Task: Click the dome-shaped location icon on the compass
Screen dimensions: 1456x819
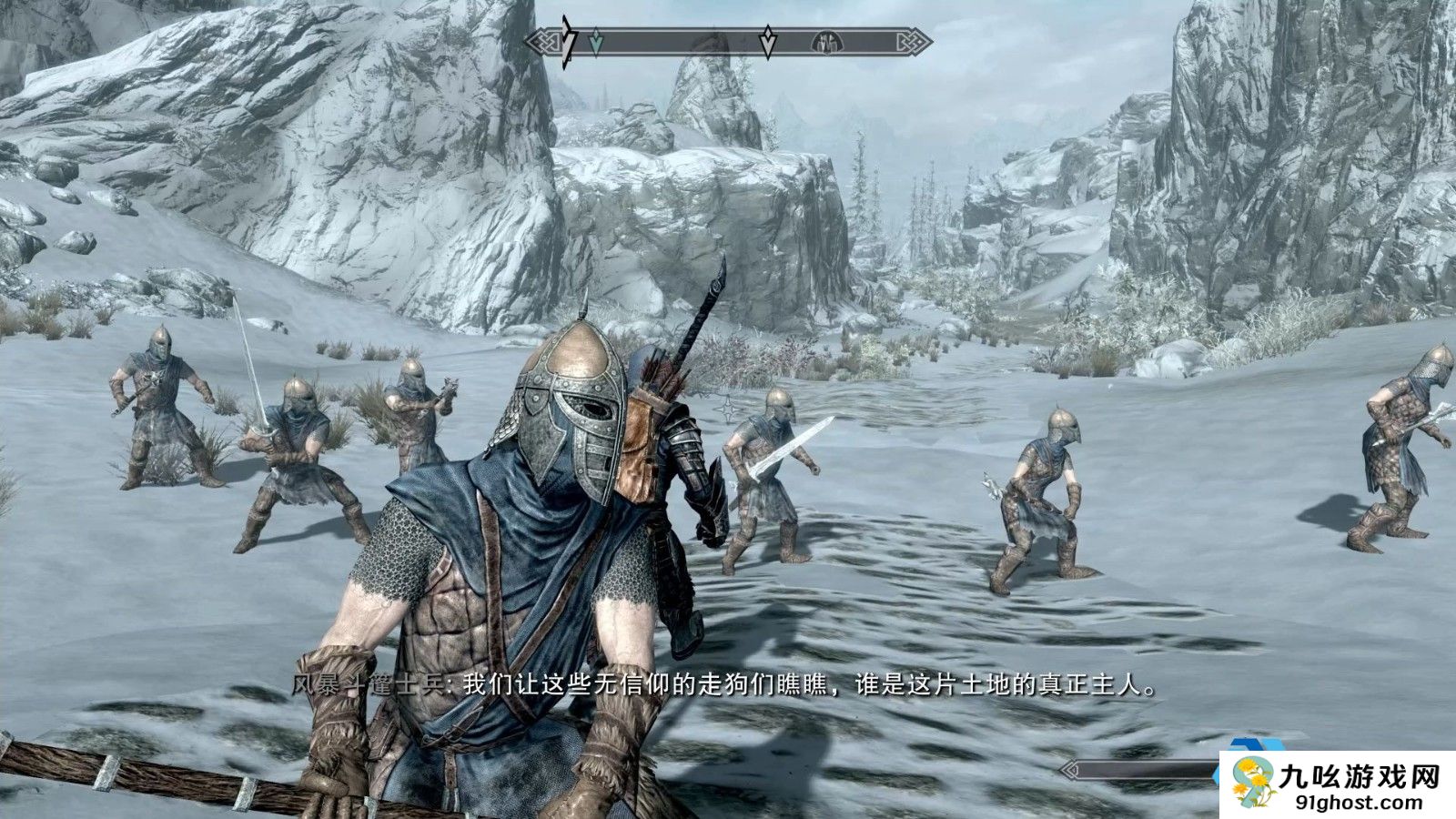Action: tap(829, 42)
